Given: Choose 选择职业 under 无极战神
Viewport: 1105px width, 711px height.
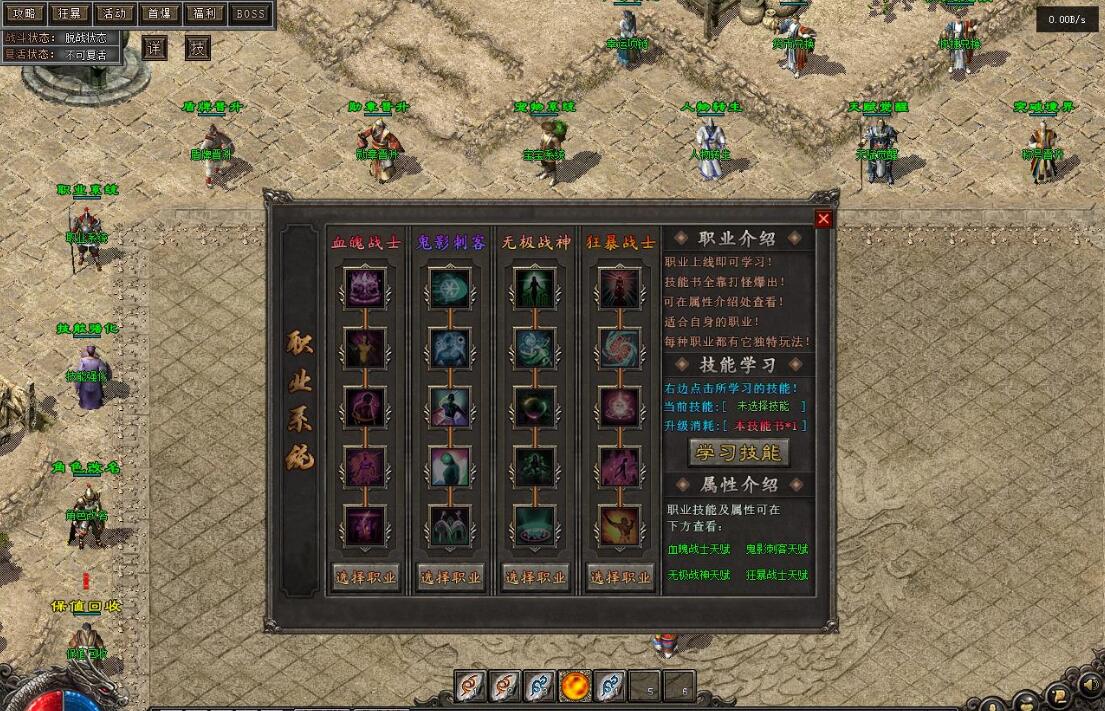Looking at the screenshot, I should [535, 577].
